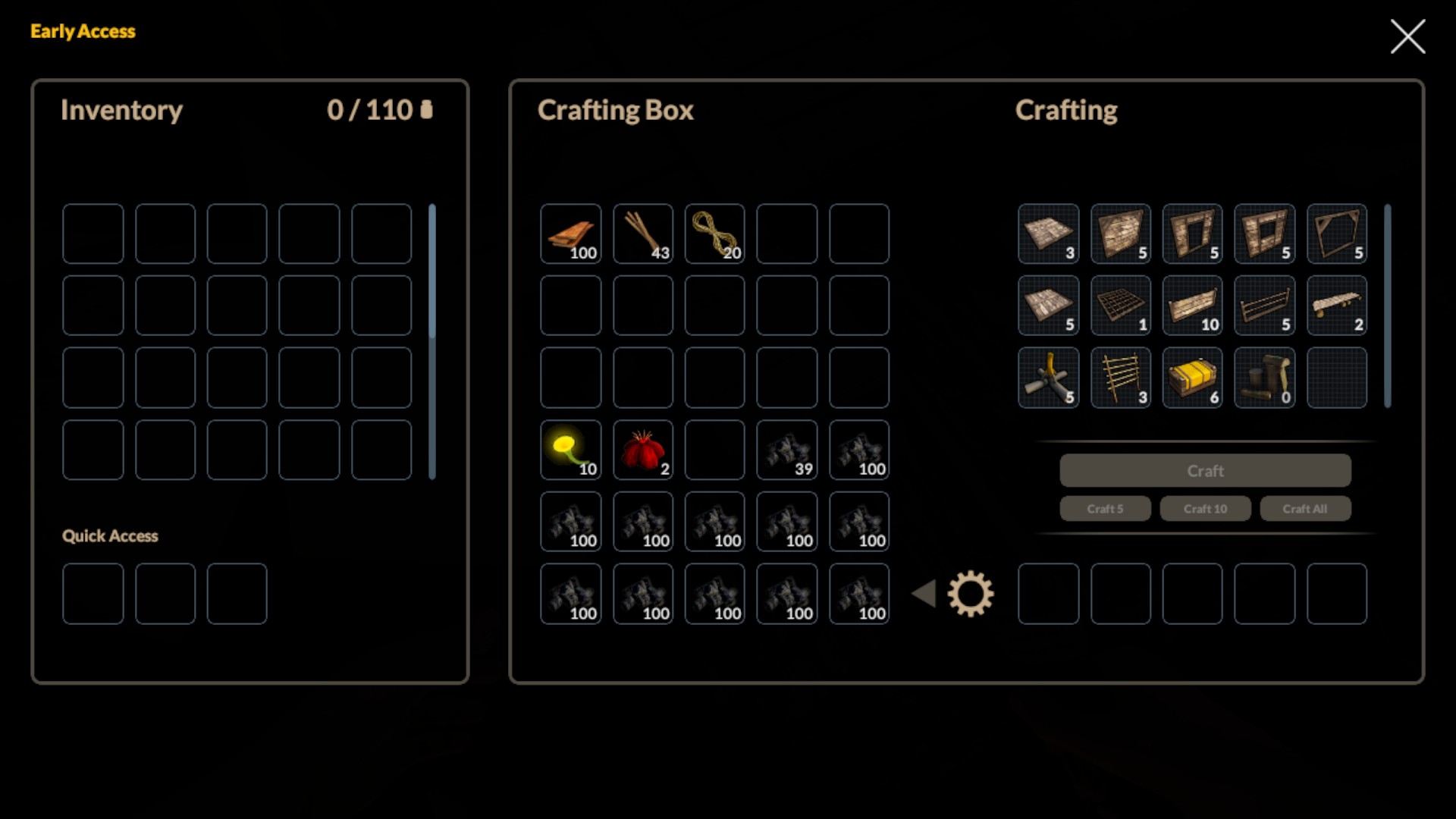Select the dark grid floor recipe

coord(1120,306)
